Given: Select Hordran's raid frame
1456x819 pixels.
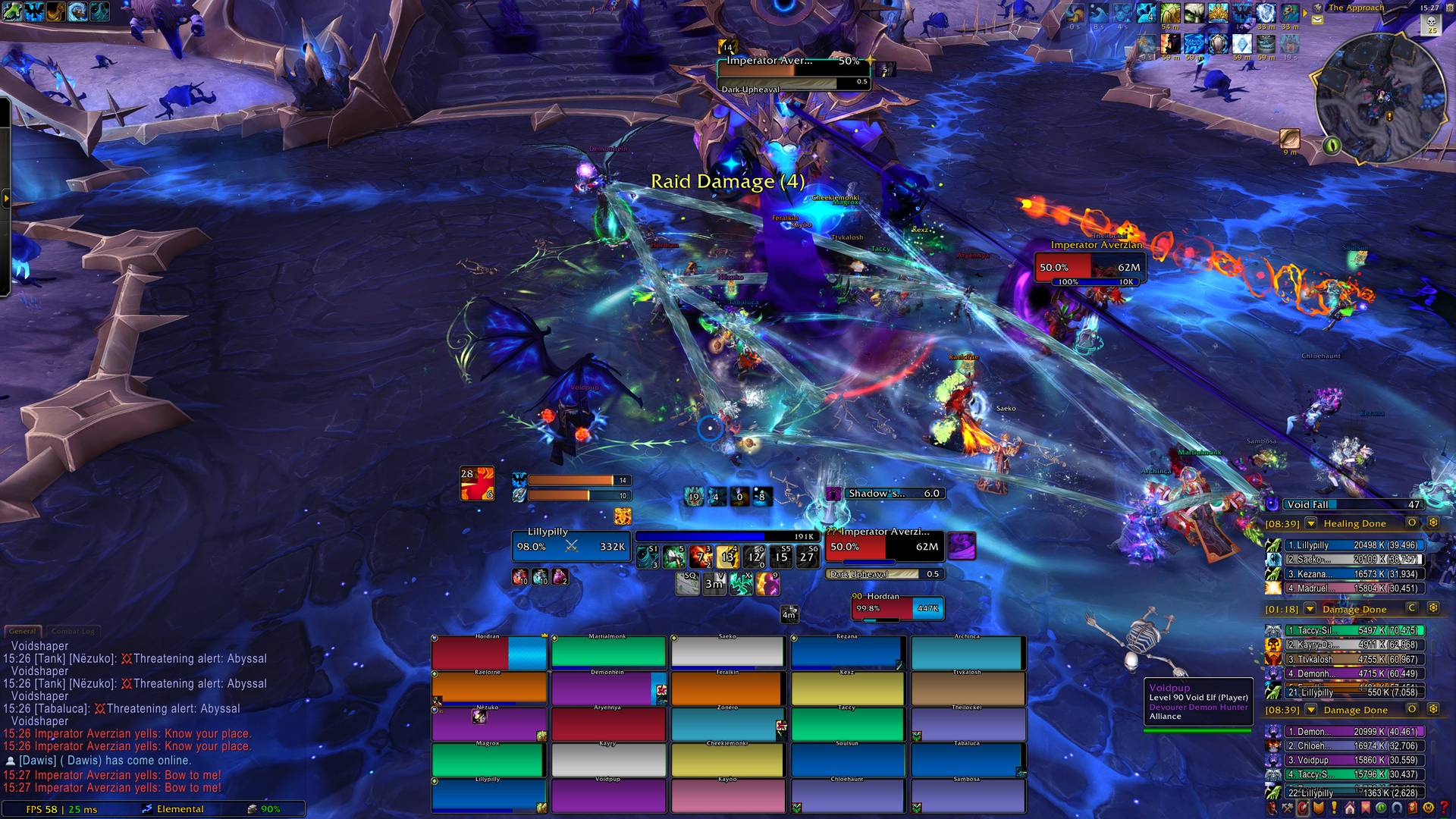Looking at the screenshot, I should (489, 653).
